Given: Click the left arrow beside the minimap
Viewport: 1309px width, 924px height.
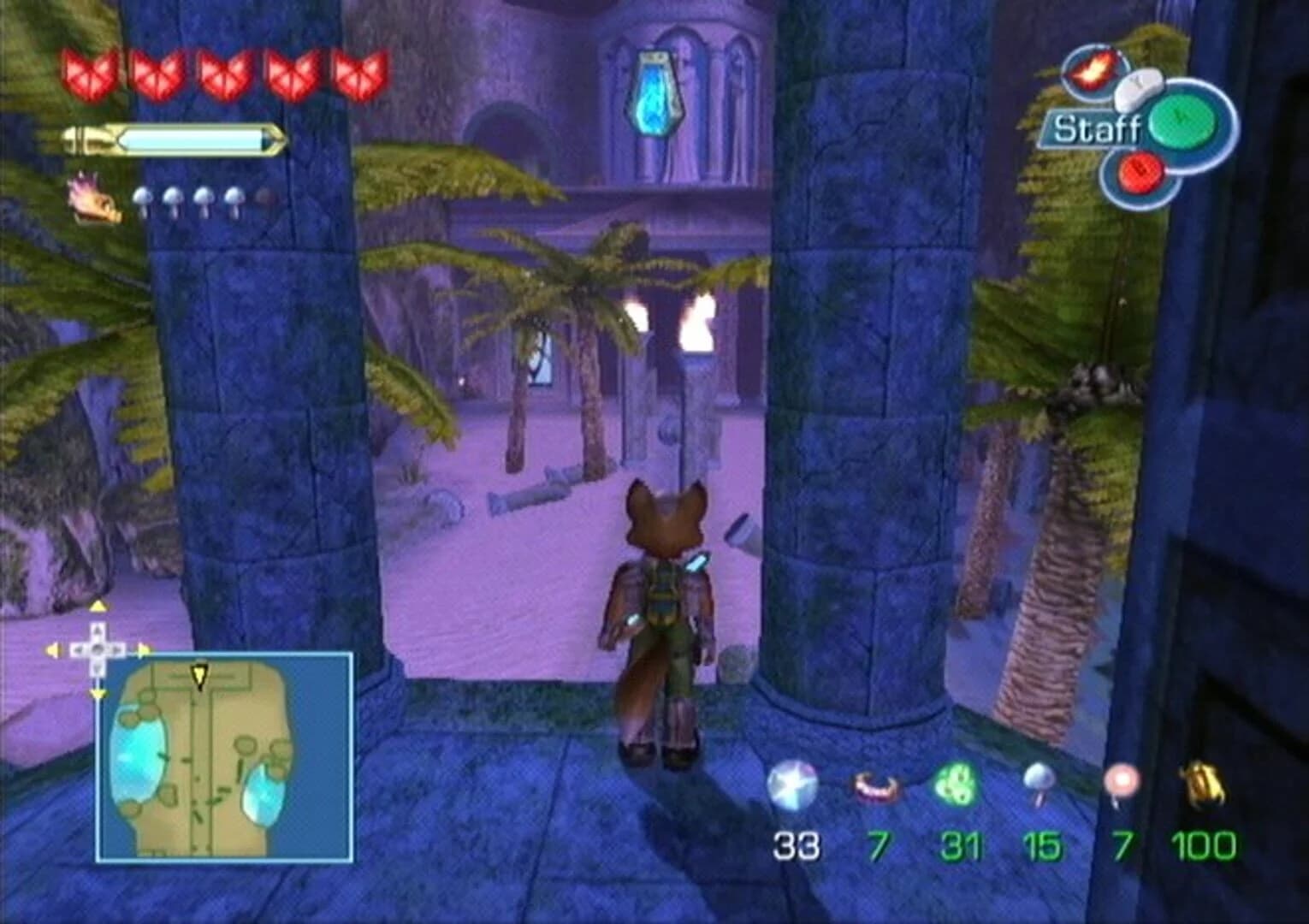Looking at the screenshot, I should coord(51,650).
